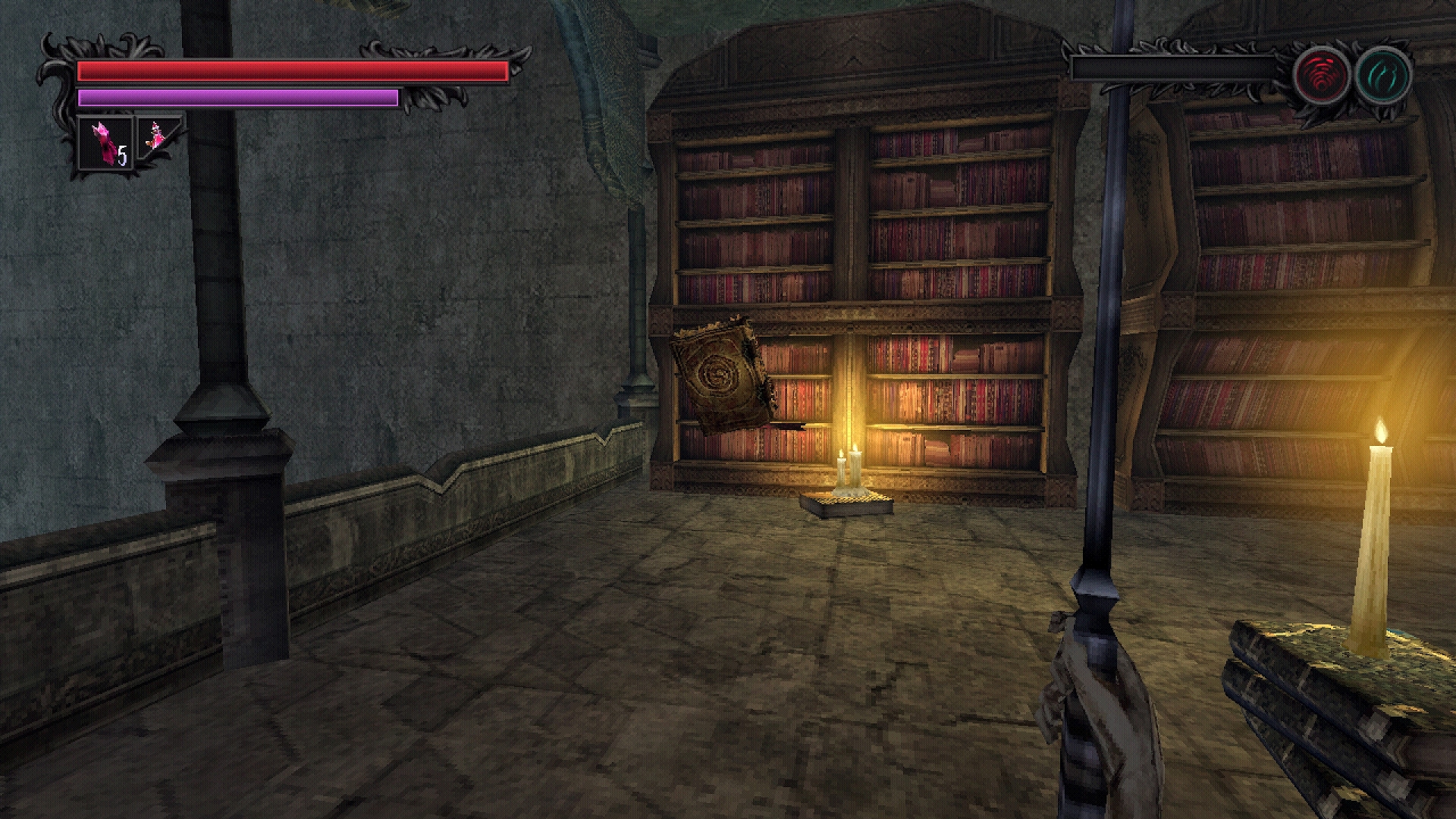Click the red health bar

click(288, 71)
